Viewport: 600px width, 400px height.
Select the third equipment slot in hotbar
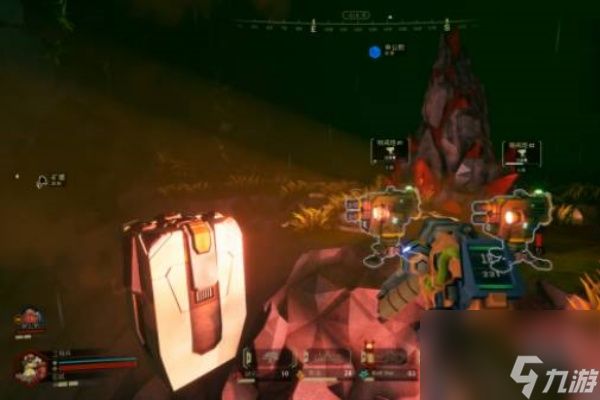coord(385,360)
